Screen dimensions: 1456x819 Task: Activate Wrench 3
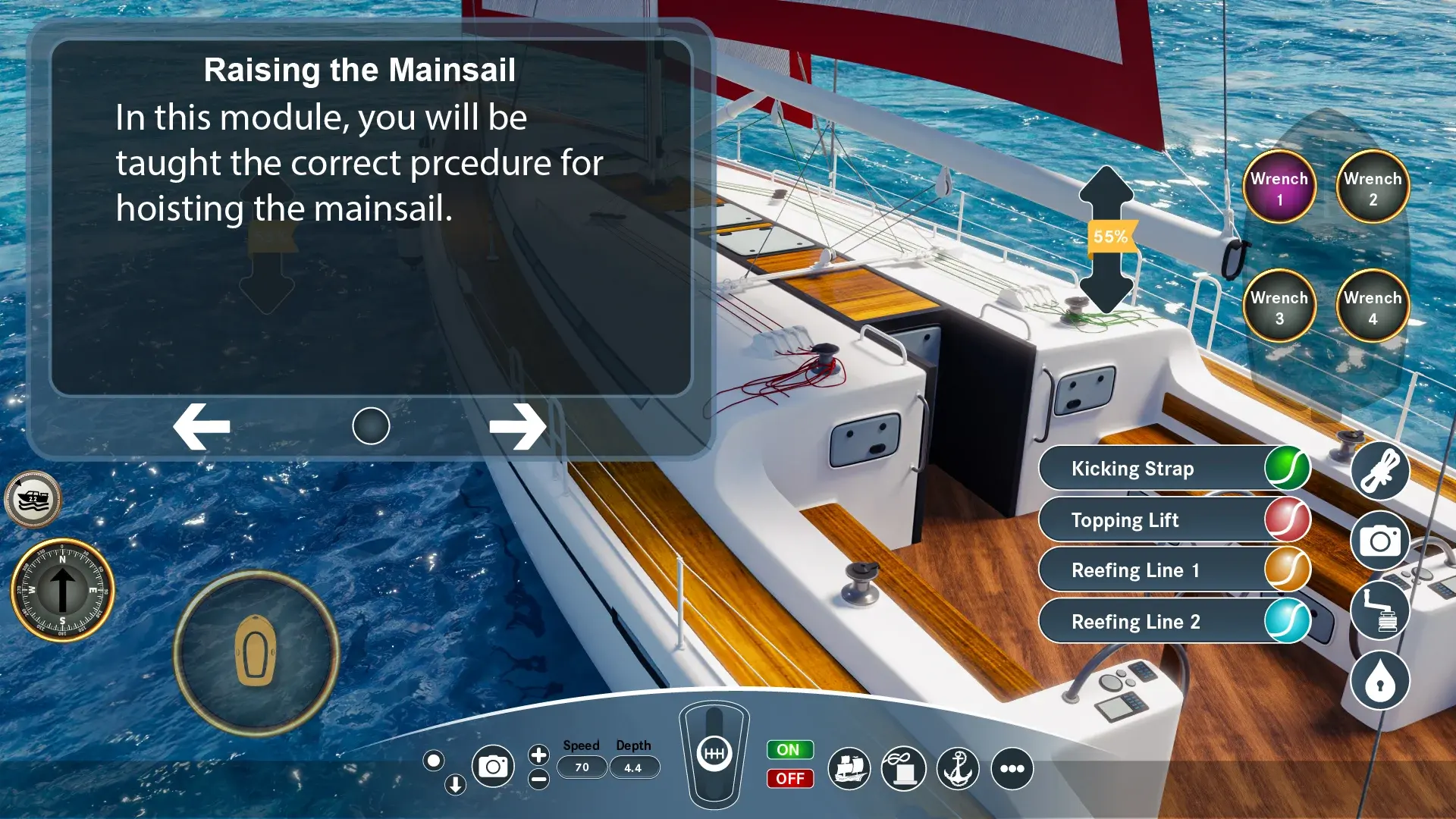coord(1279,307)
